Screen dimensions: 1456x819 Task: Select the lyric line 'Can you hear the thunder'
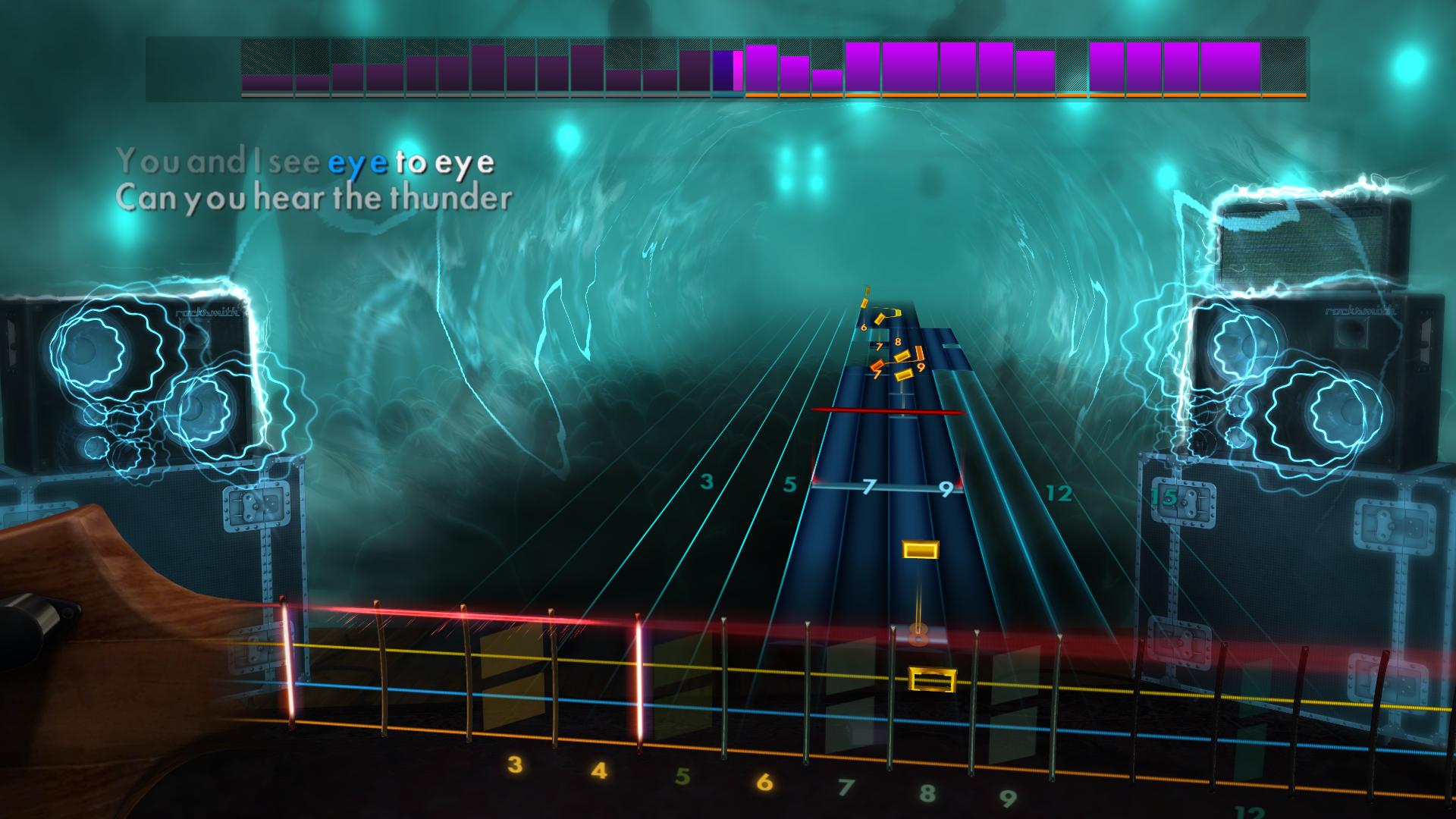click(315, 197)
